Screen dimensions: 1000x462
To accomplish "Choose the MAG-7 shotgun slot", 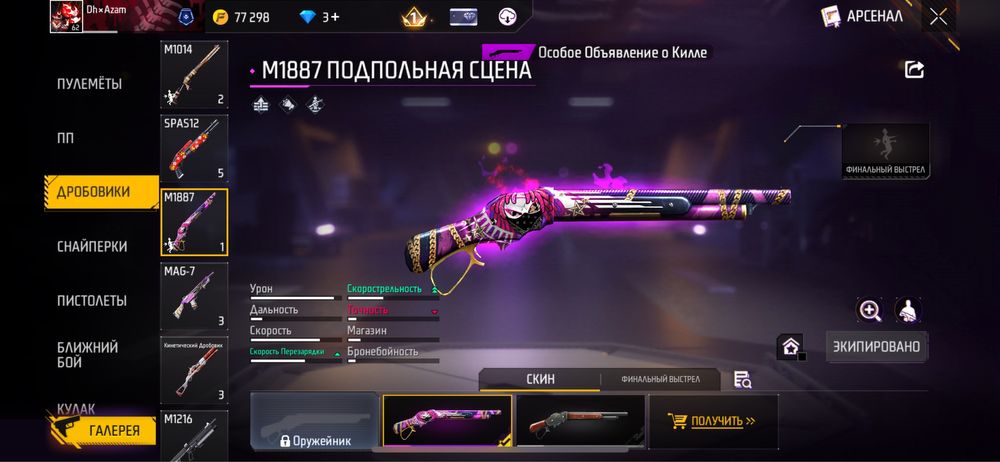I will coord(194,296).
